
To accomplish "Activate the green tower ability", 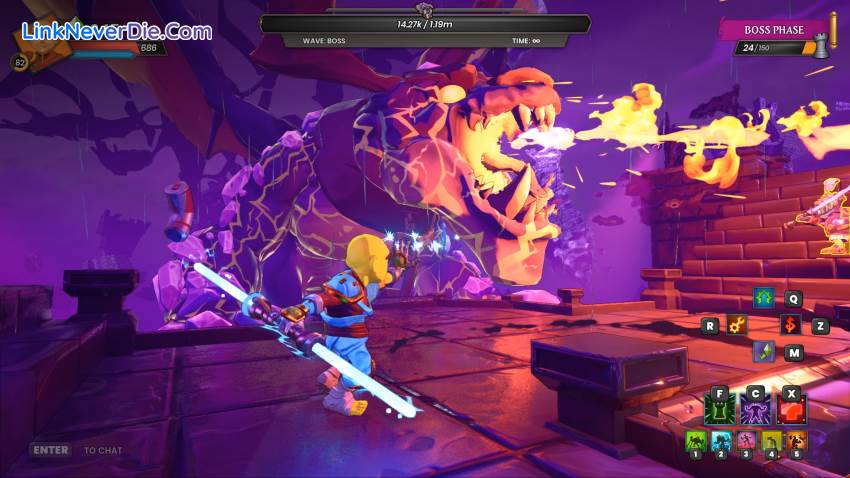I will pyautogui.click(x=720, y=408).
